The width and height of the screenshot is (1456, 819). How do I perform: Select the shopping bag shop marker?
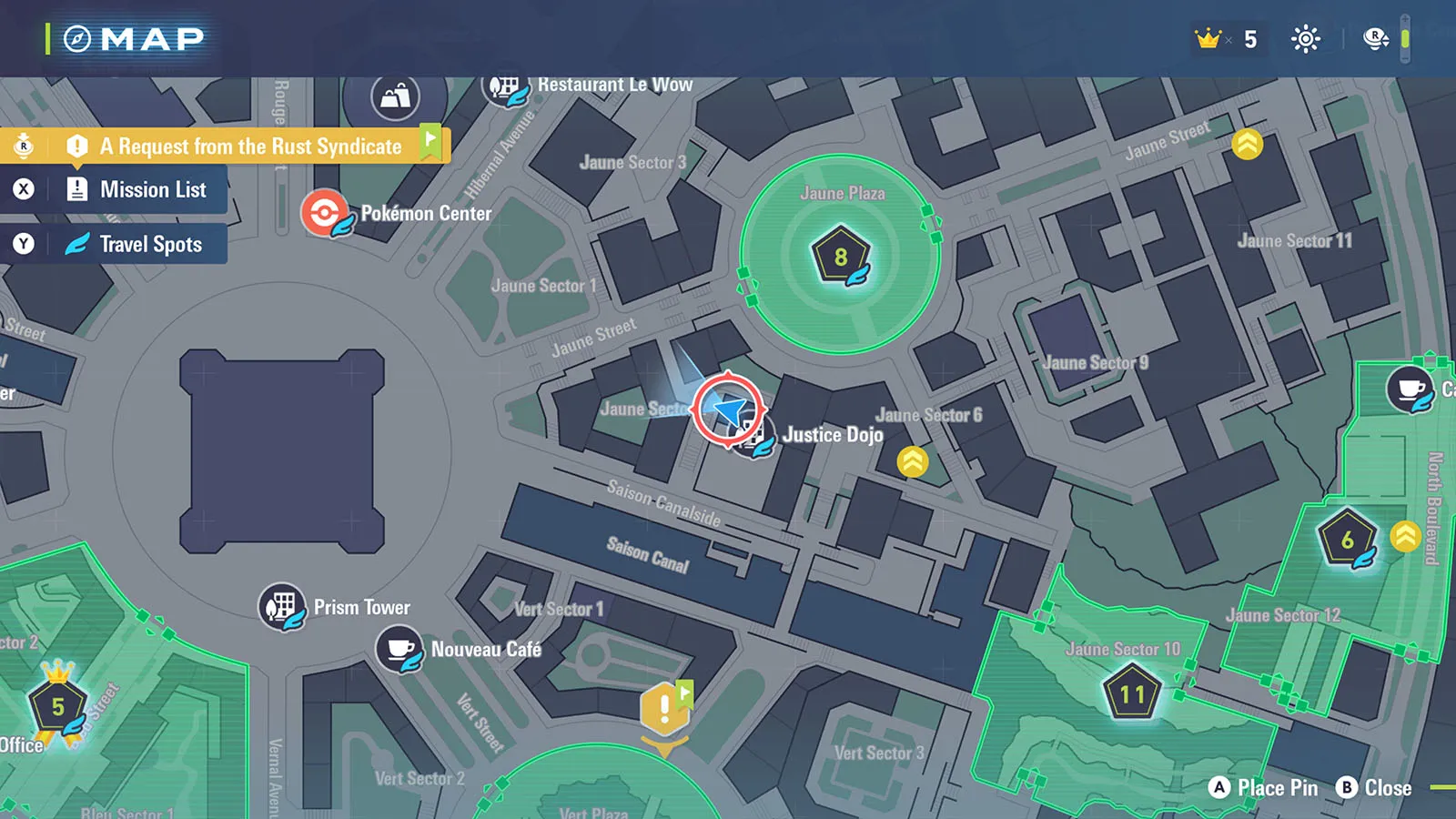395,96
